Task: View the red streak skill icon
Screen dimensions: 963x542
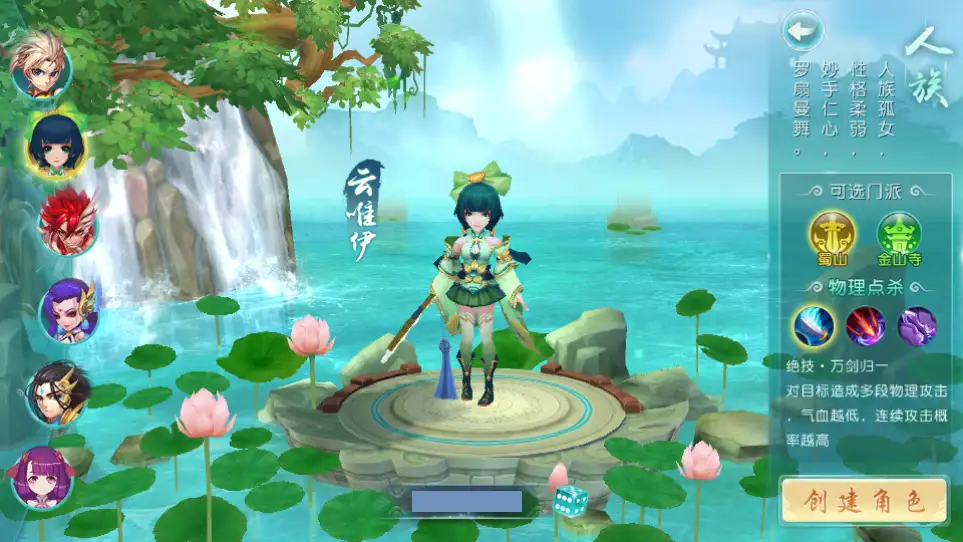Action: coord(866,326)
